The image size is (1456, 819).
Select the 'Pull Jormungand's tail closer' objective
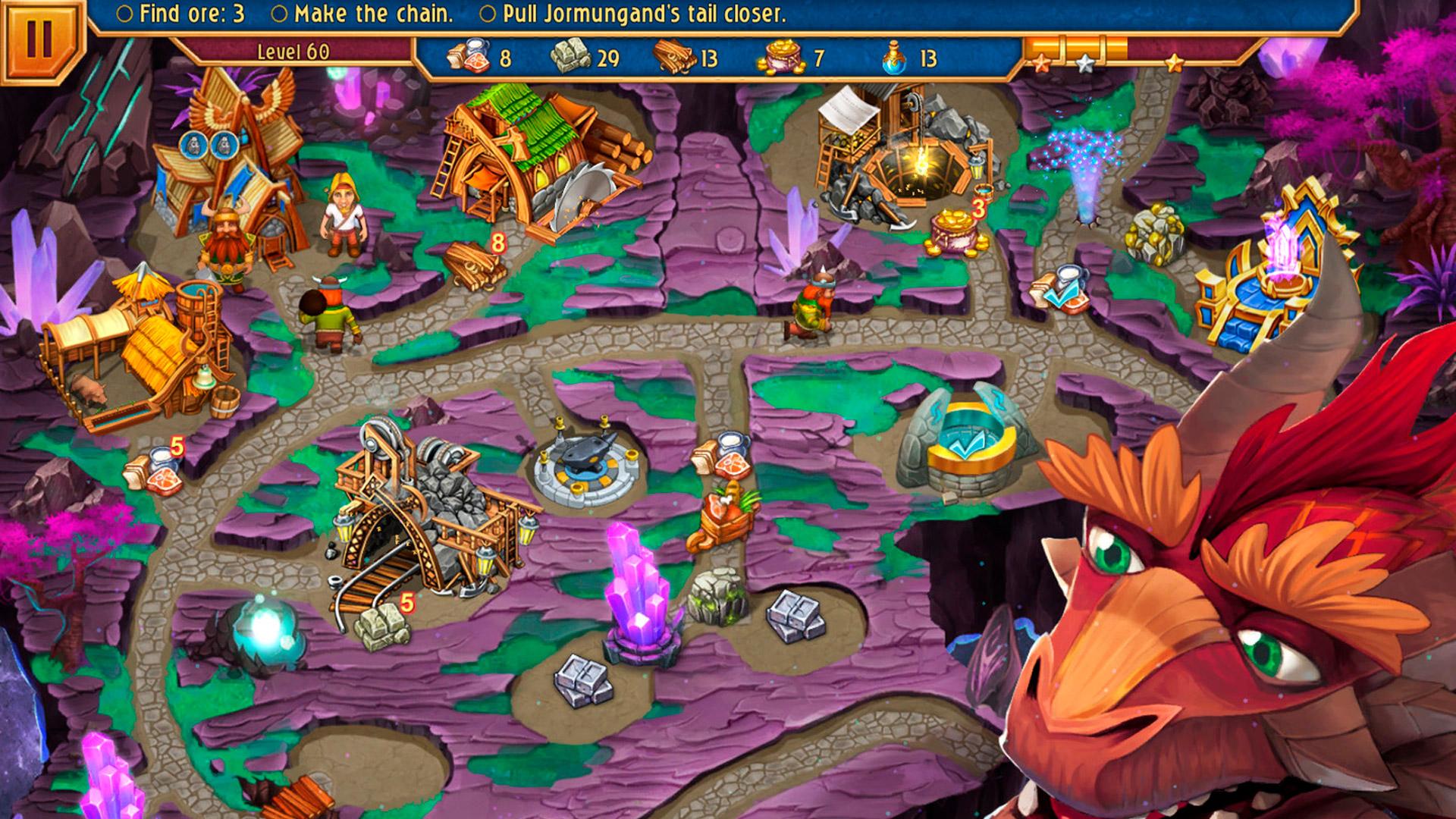[634, 14]
